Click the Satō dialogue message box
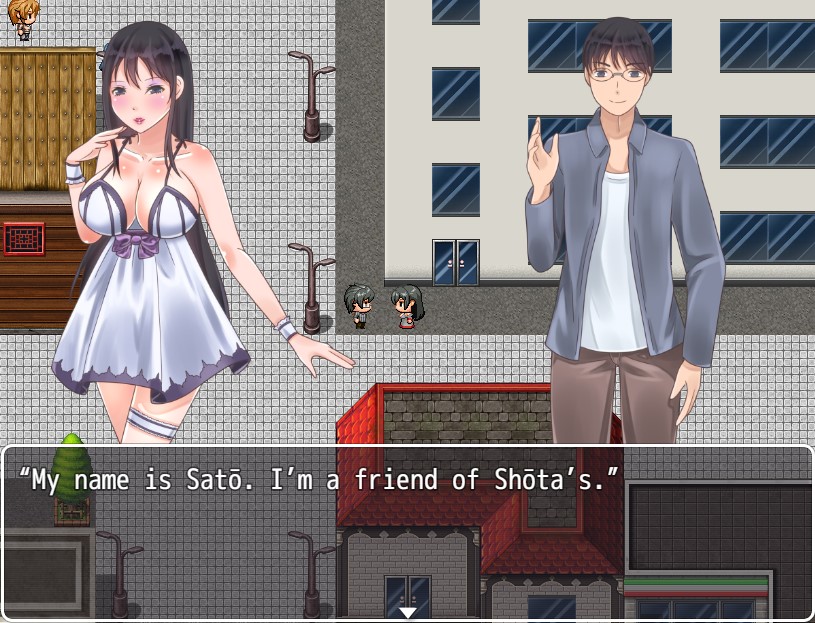The height and width of the screenshot is (623, 815). (407, 532)
